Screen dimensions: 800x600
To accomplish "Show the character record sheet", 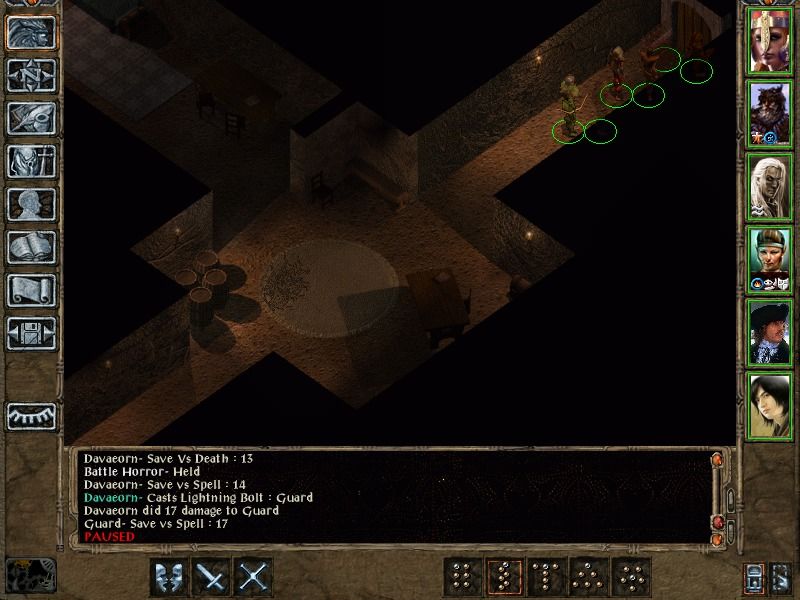I will click(x=31, y=204).
